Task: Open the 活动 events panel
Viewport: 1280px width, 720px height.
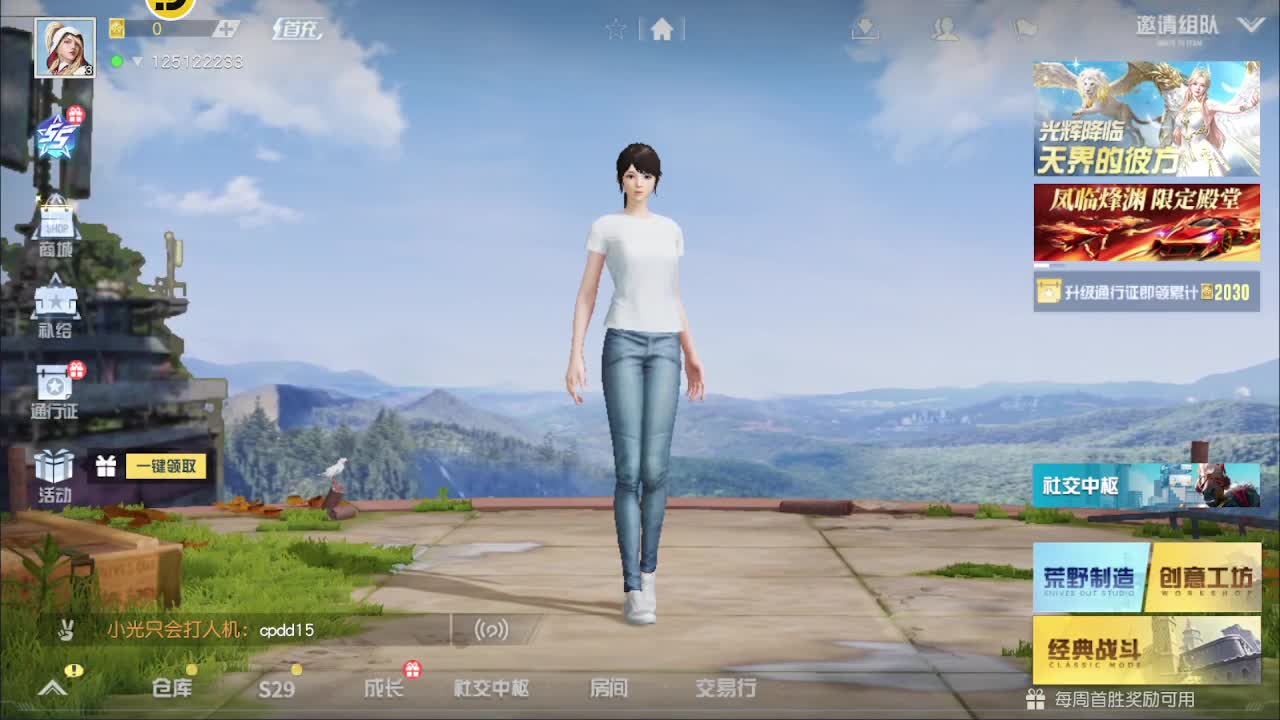Action: click(55, 470)
